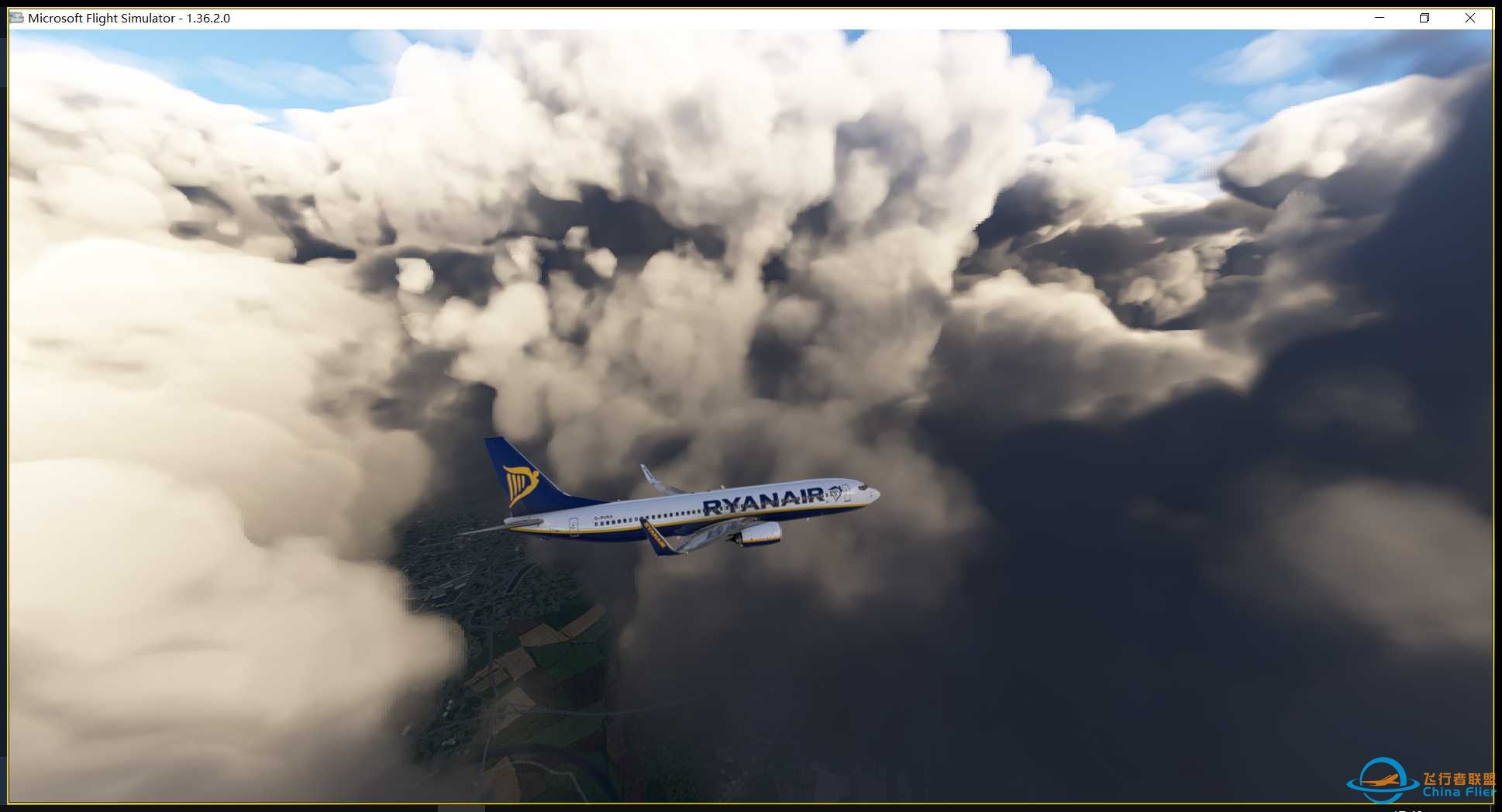Restore down the simulator window

pos(1424,17)
